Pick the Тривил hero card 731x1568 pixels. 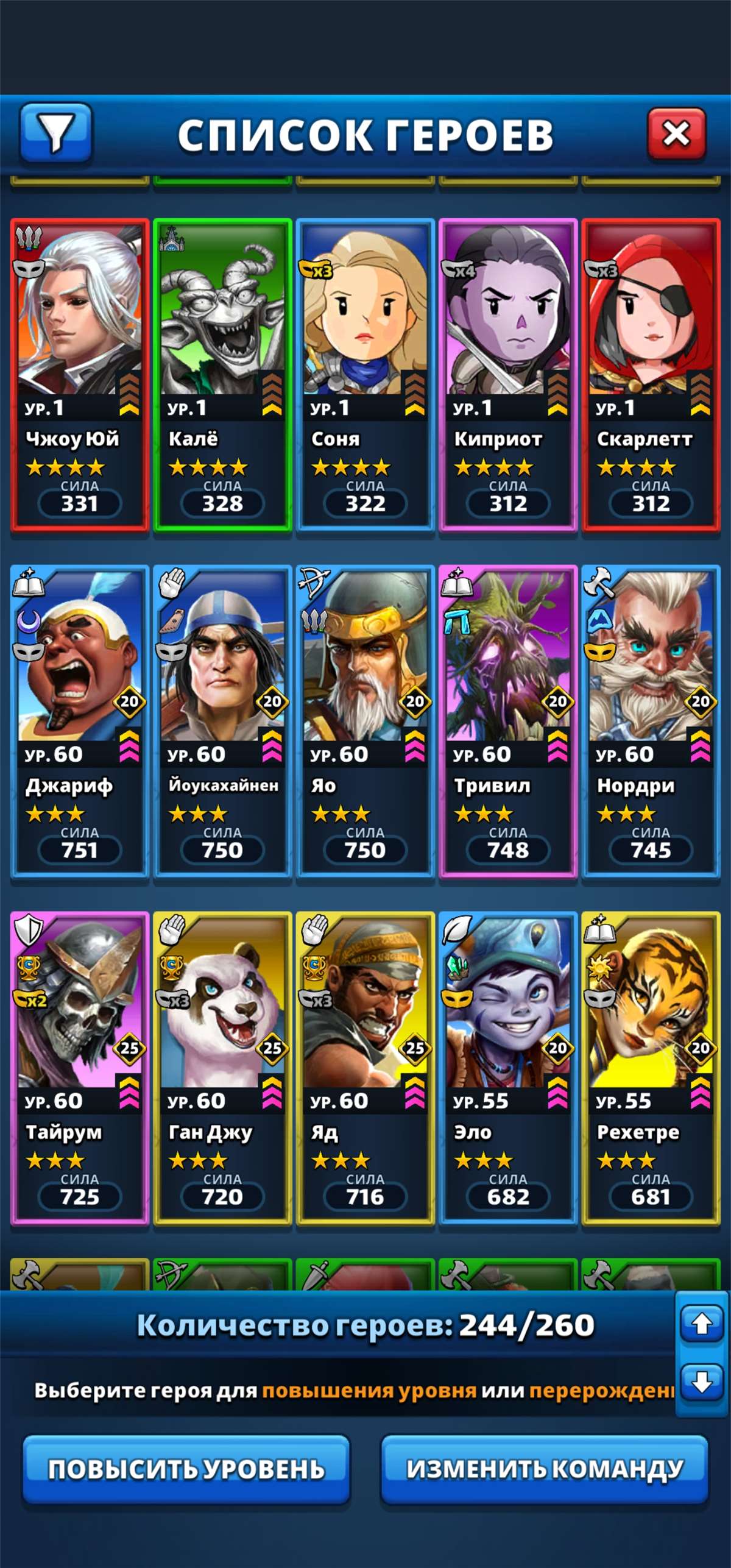508,721
